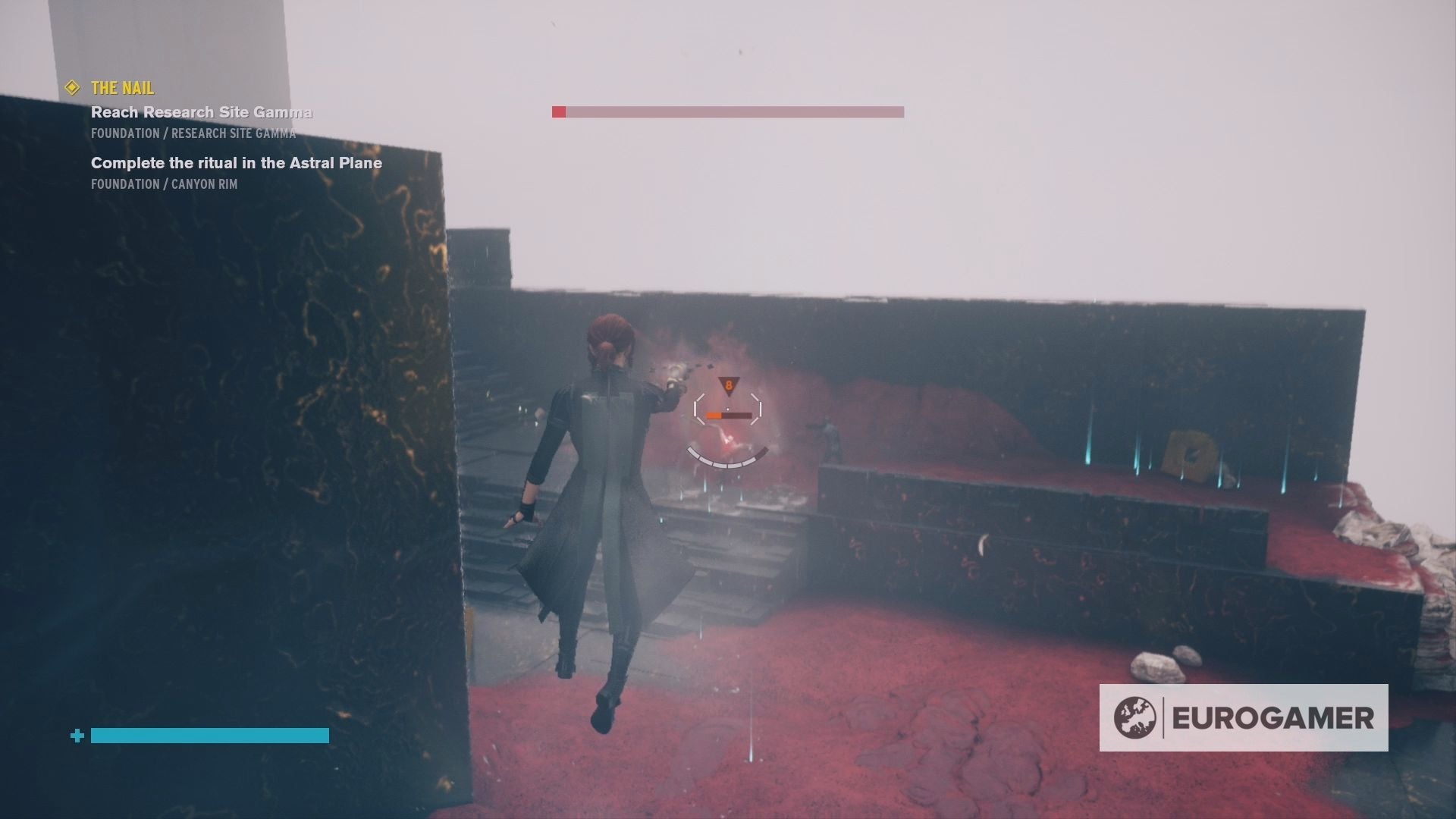This screenshot has height=819, width=1456.
Task: Click the plus icon beside the energy bar
Action: click(76, 735)
